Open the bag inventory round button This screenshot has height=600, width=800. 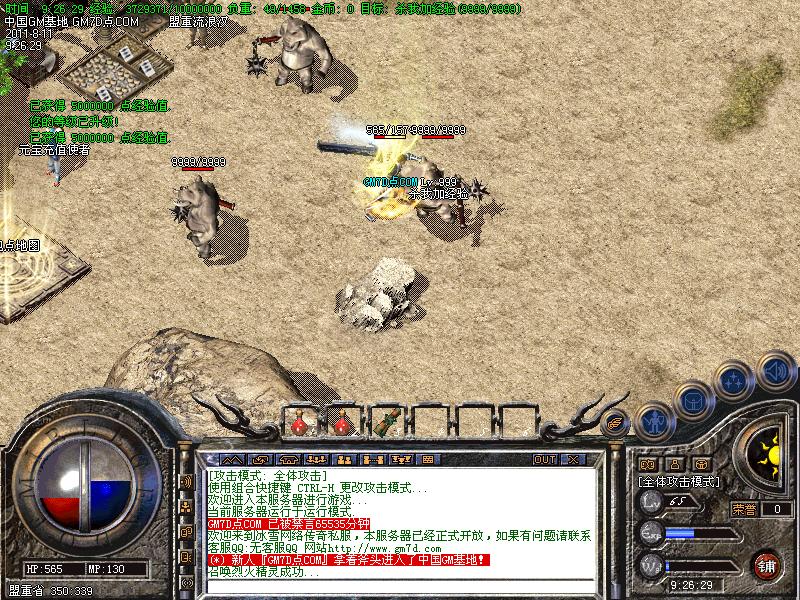[x=693, y=400]
